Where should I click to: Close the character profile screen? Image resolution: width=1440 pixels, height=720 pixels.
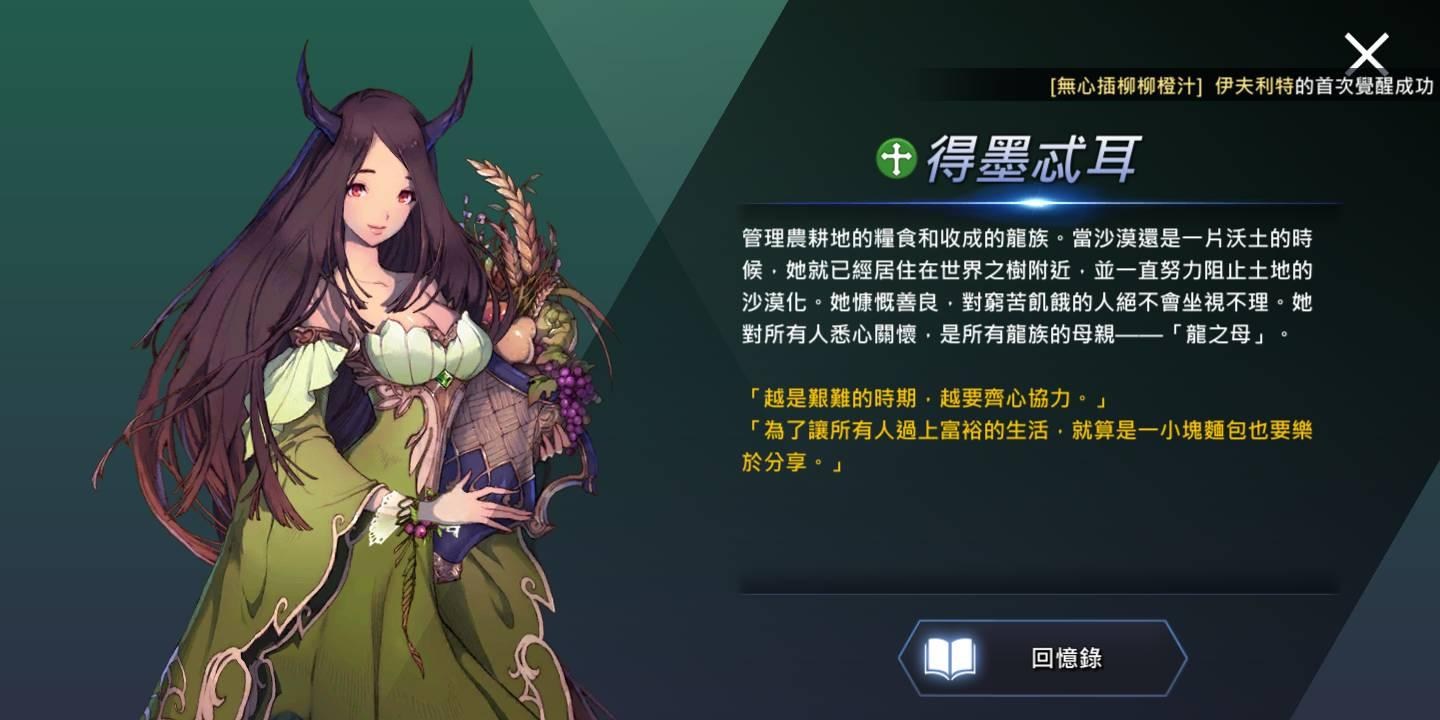(x=1366, y=52)
